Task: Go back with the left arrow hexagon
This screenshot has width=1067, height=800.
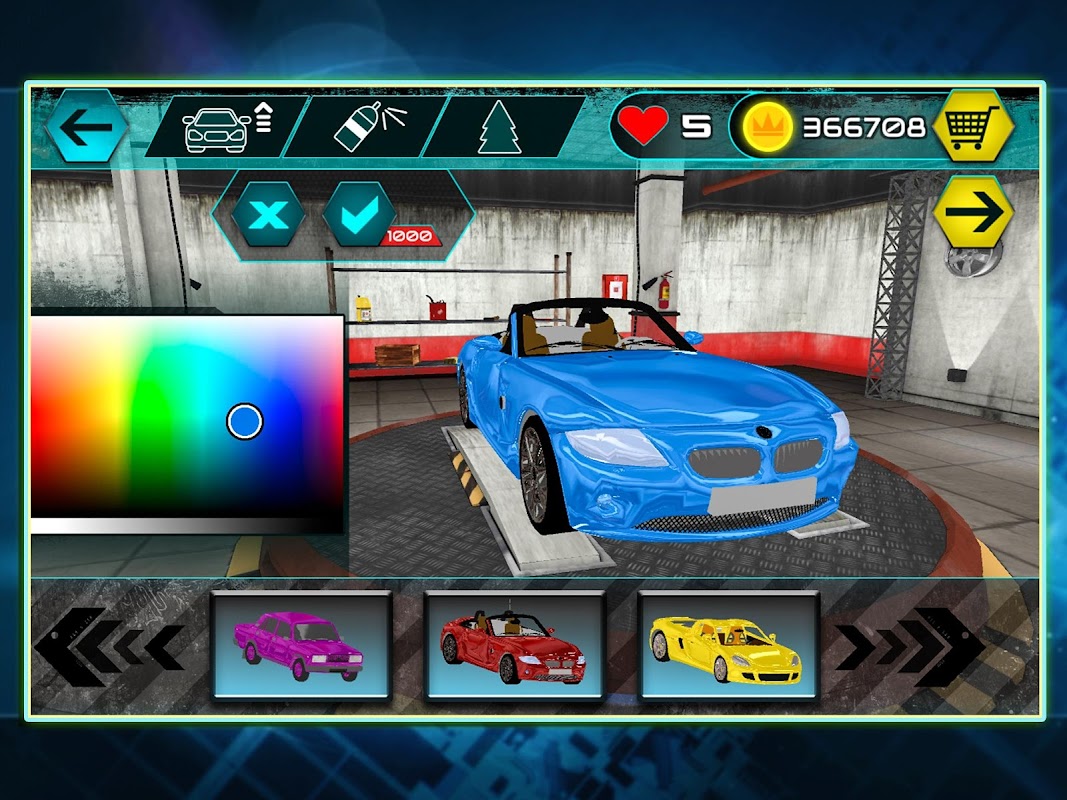Action: pos(86,126)
